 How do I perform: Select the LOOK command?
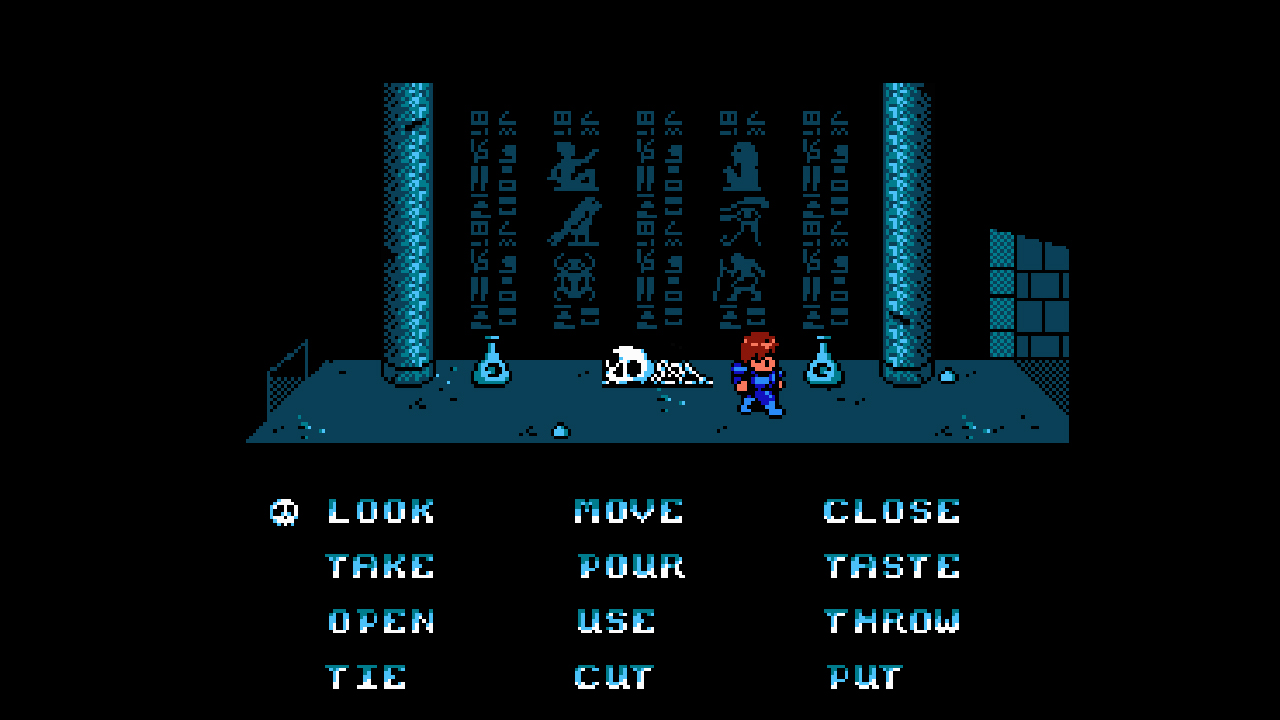pos(380,511)
